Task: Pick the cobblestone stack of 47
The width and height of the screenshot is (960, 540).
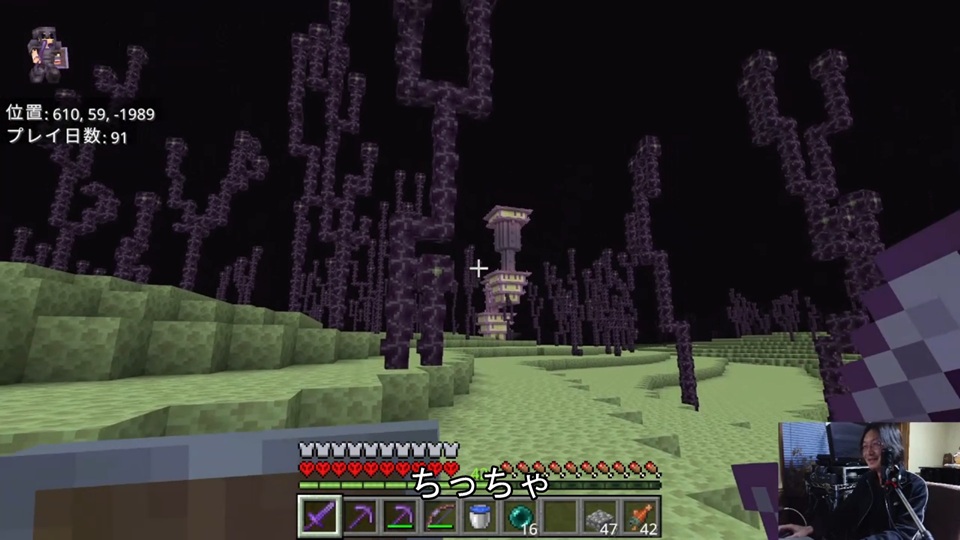Action: 600,515
